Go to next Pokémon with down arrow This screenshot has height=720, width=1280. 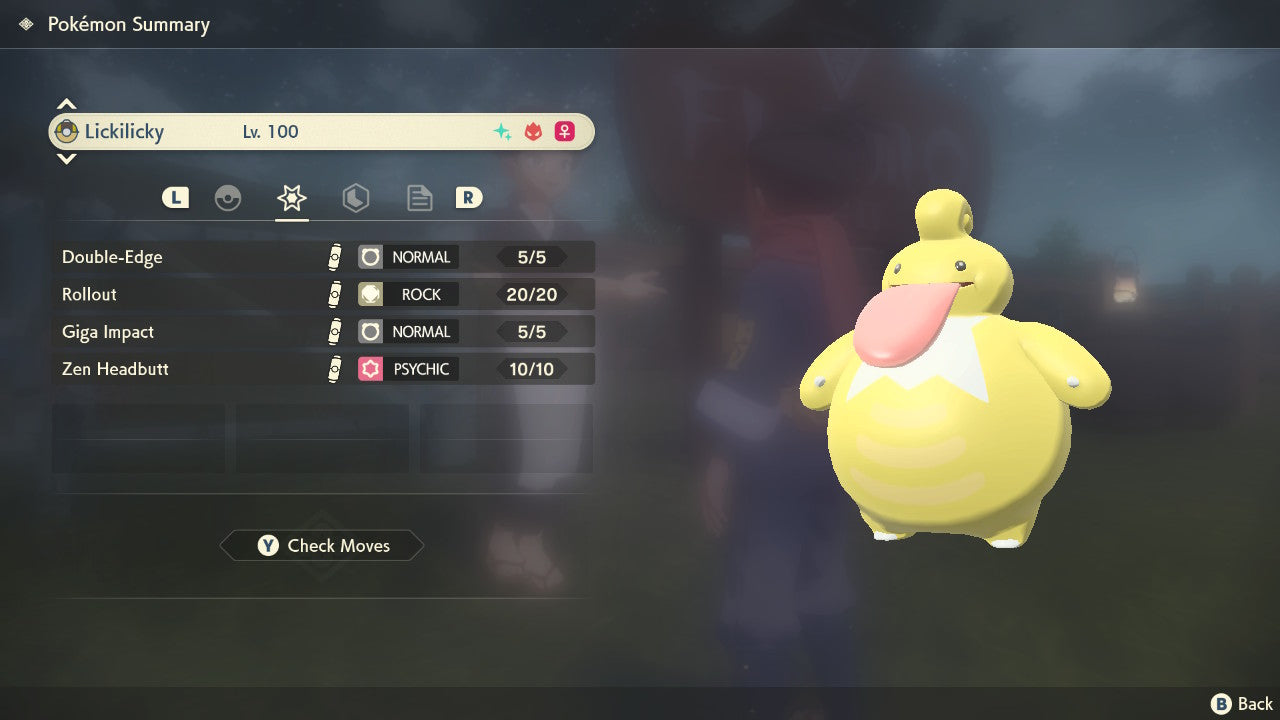tap(66, 158)
